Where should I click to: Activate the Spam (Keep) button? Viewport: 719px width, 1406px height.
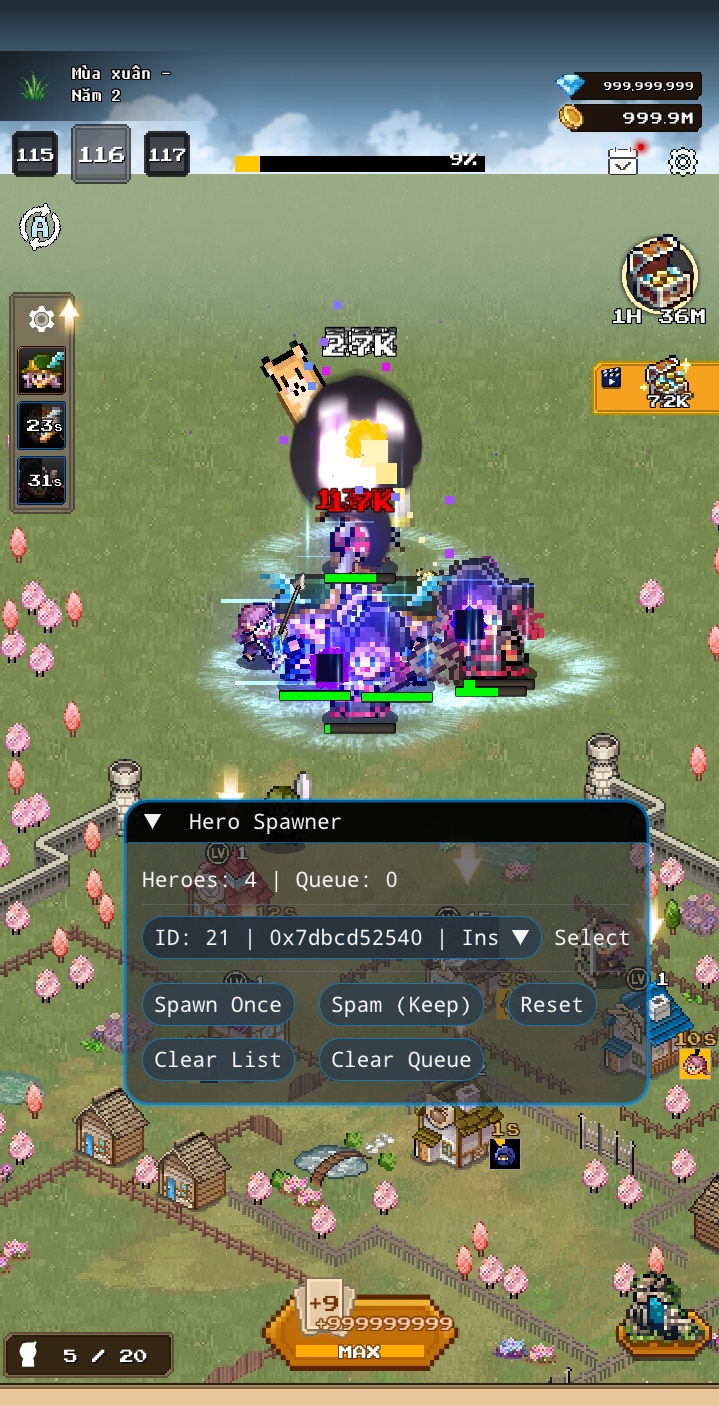(x=401, y=1005)
